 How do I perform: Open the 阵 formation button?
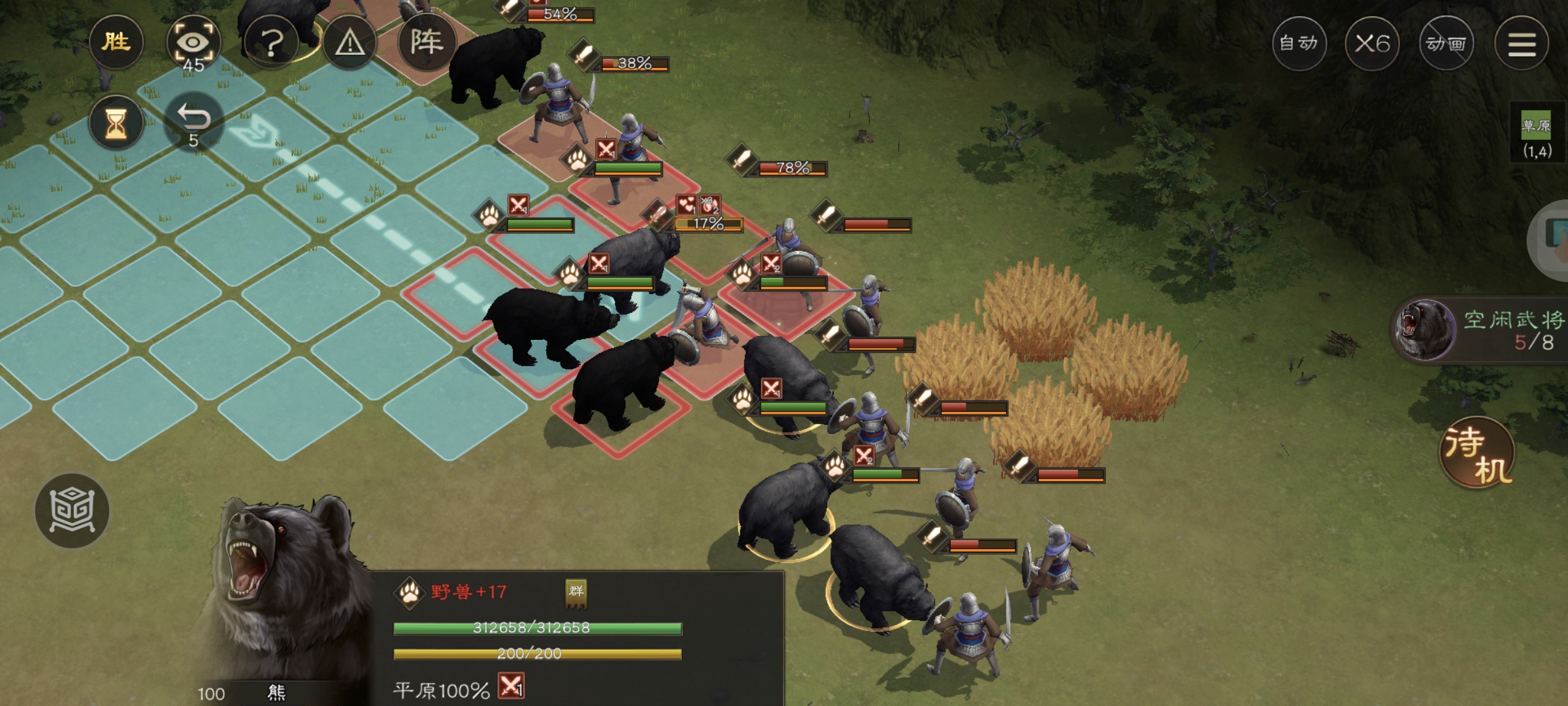coord(426,43)
